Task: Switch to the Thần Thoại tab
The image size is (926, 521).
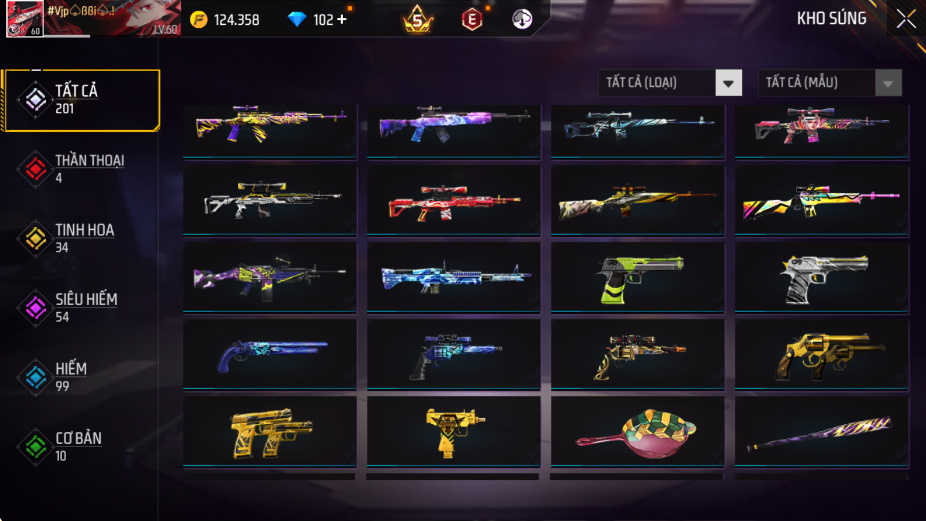Action: [x=80, y=169]
